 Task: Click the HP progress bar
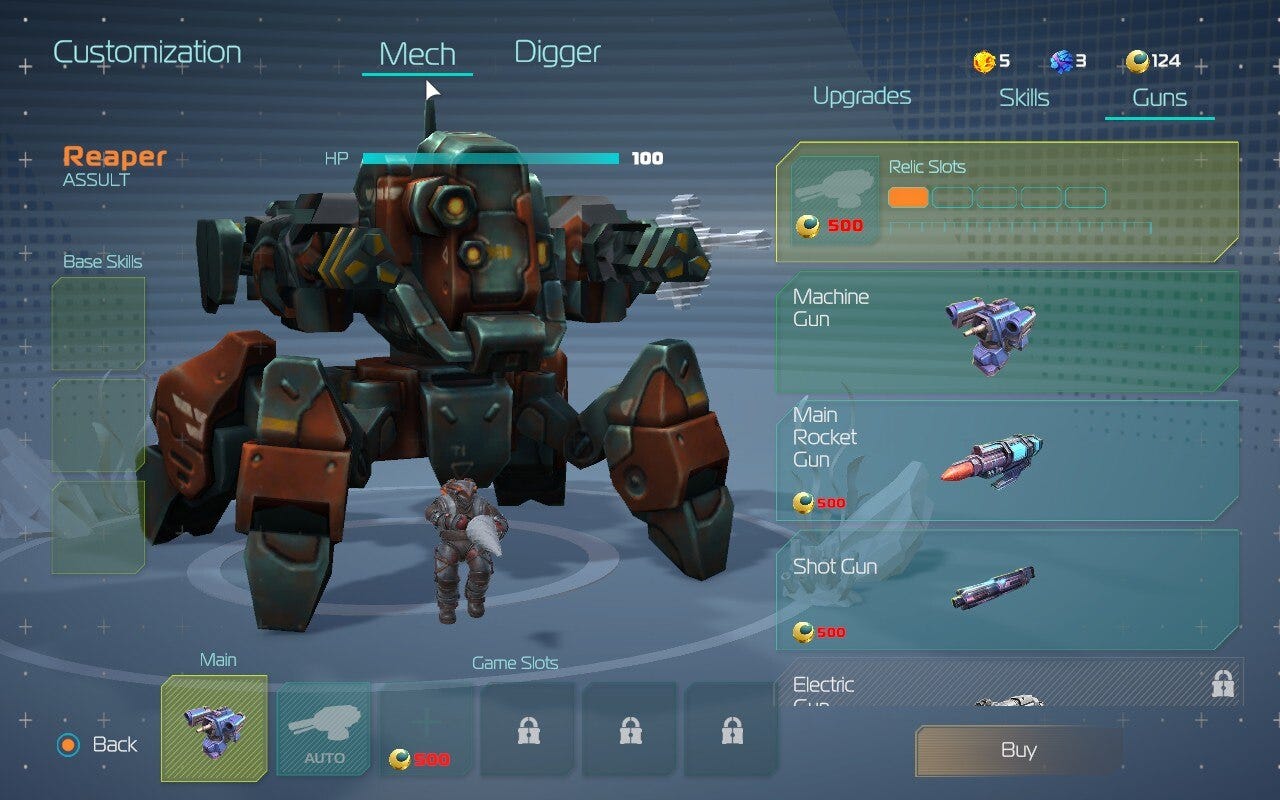(x=490, y=157)
